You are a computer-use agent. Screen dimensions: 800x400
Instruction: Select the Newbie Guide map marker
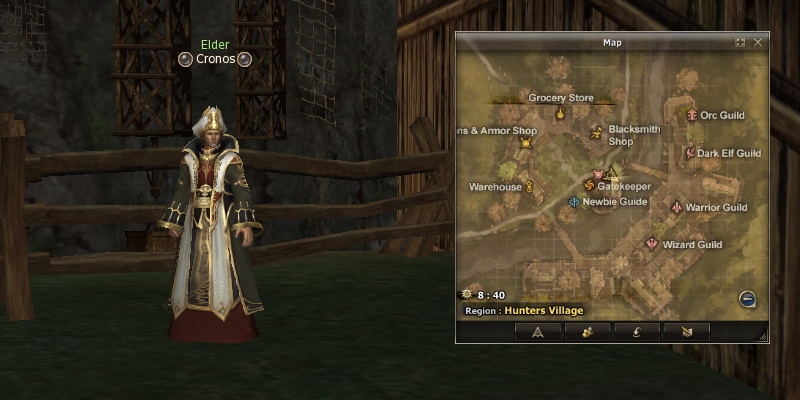[573, 202]
